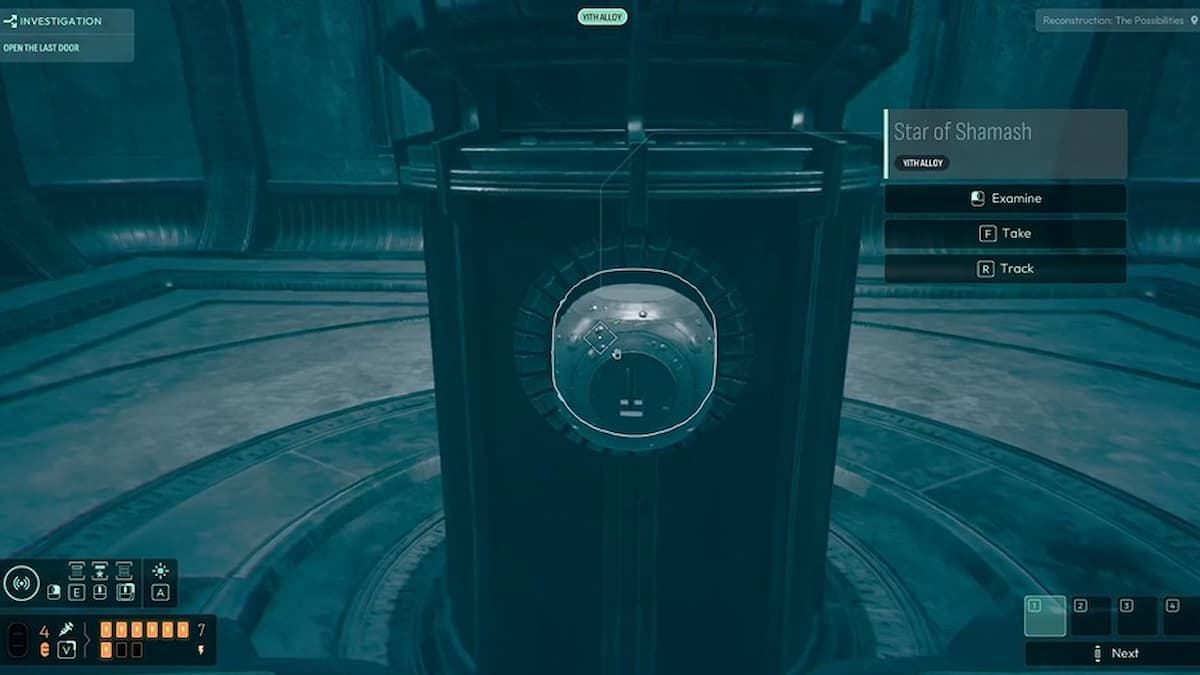Activate the circular scanner pulse icon
The width and height of the screenshot is (1200, 675).
click(21, 583)
